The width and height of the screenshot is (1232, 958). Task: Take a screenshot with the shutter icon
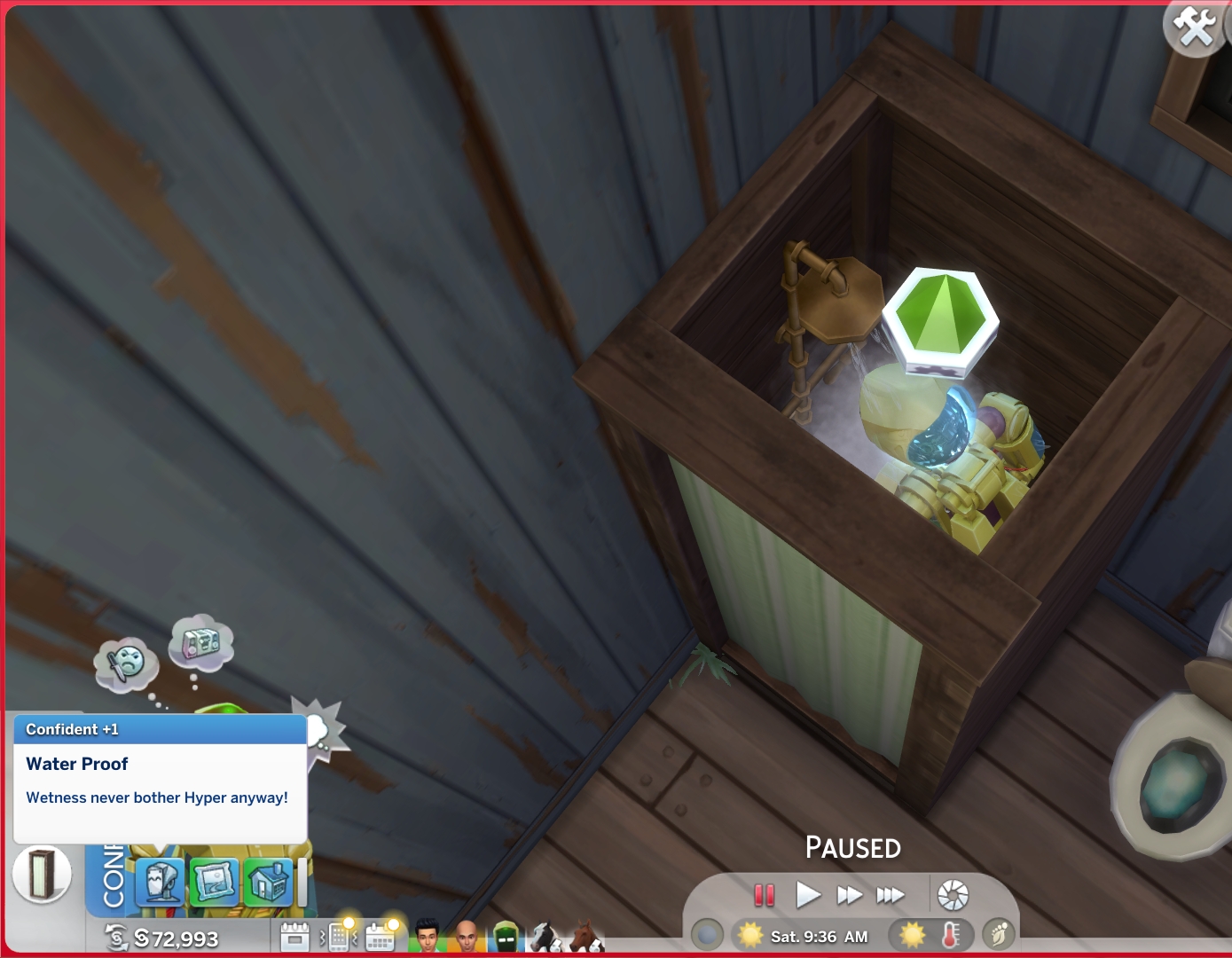952,895
